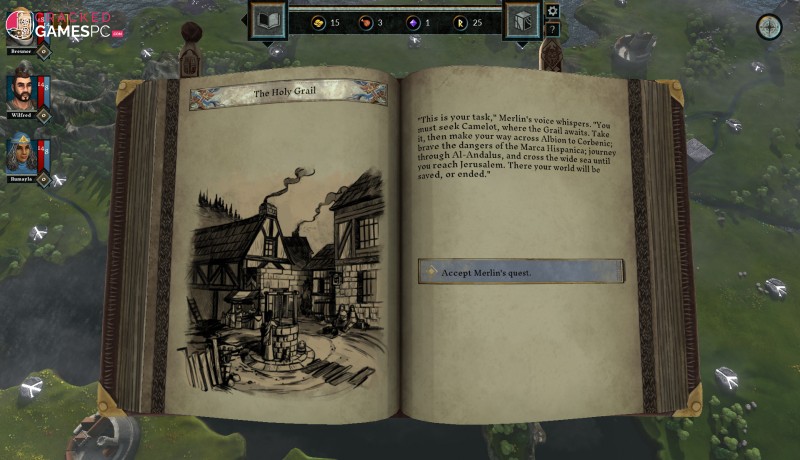
Task: Open the journal book icon
Action: click(x=266, y=20)
